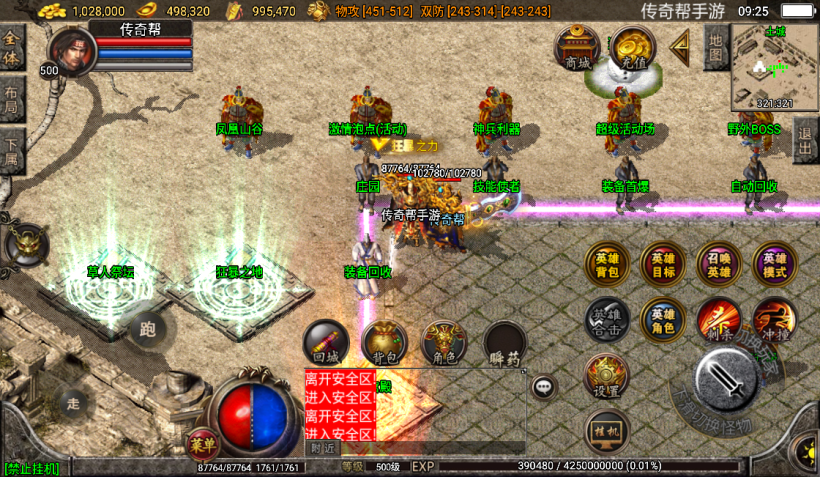This screenshot has width=820, height=477.
Task: Activate the 冲撞 charge skill
Action: click(x=774, y=318)
